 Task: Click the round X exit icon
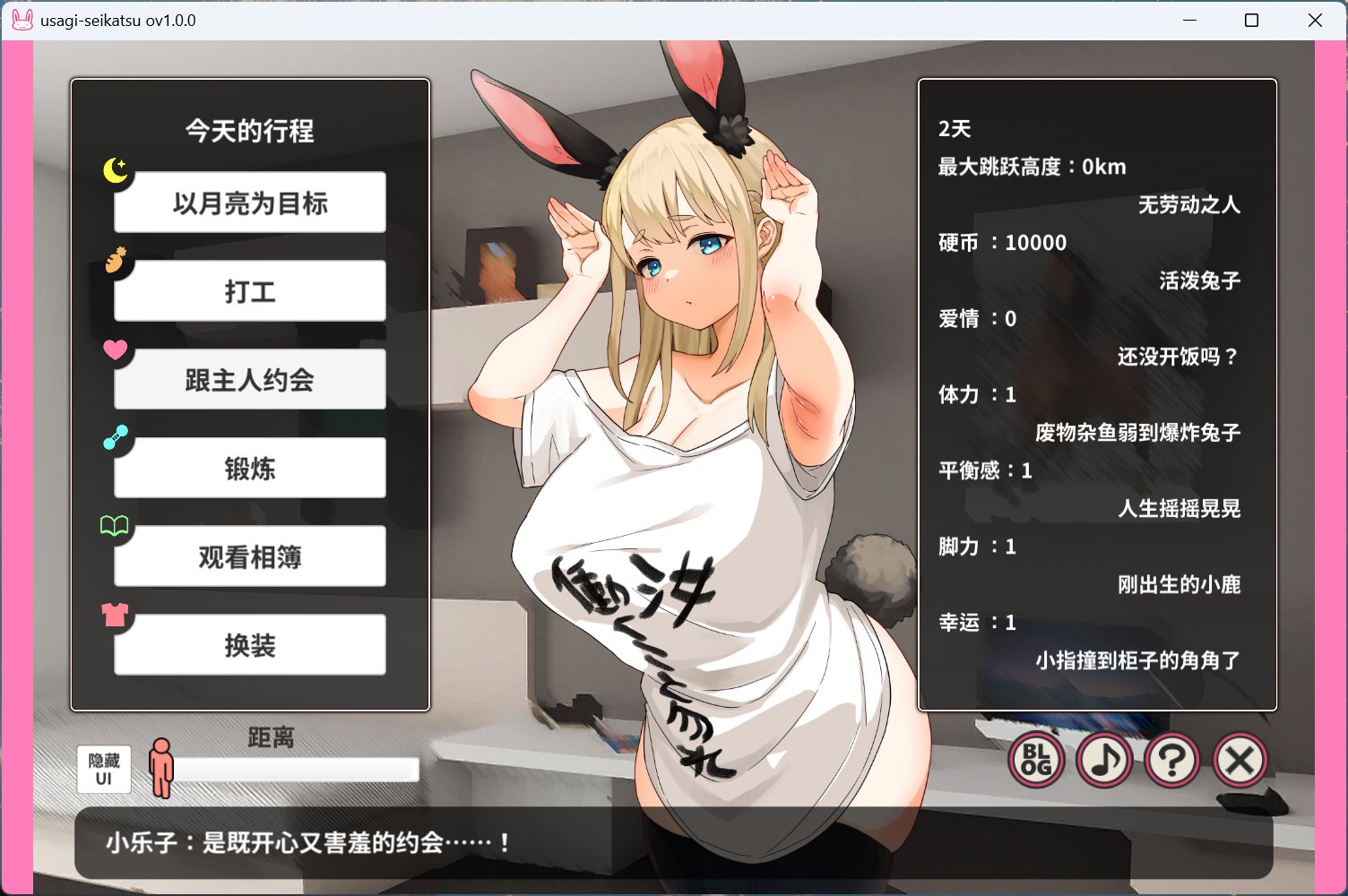pyautogui.click(x=1240, y=760)
